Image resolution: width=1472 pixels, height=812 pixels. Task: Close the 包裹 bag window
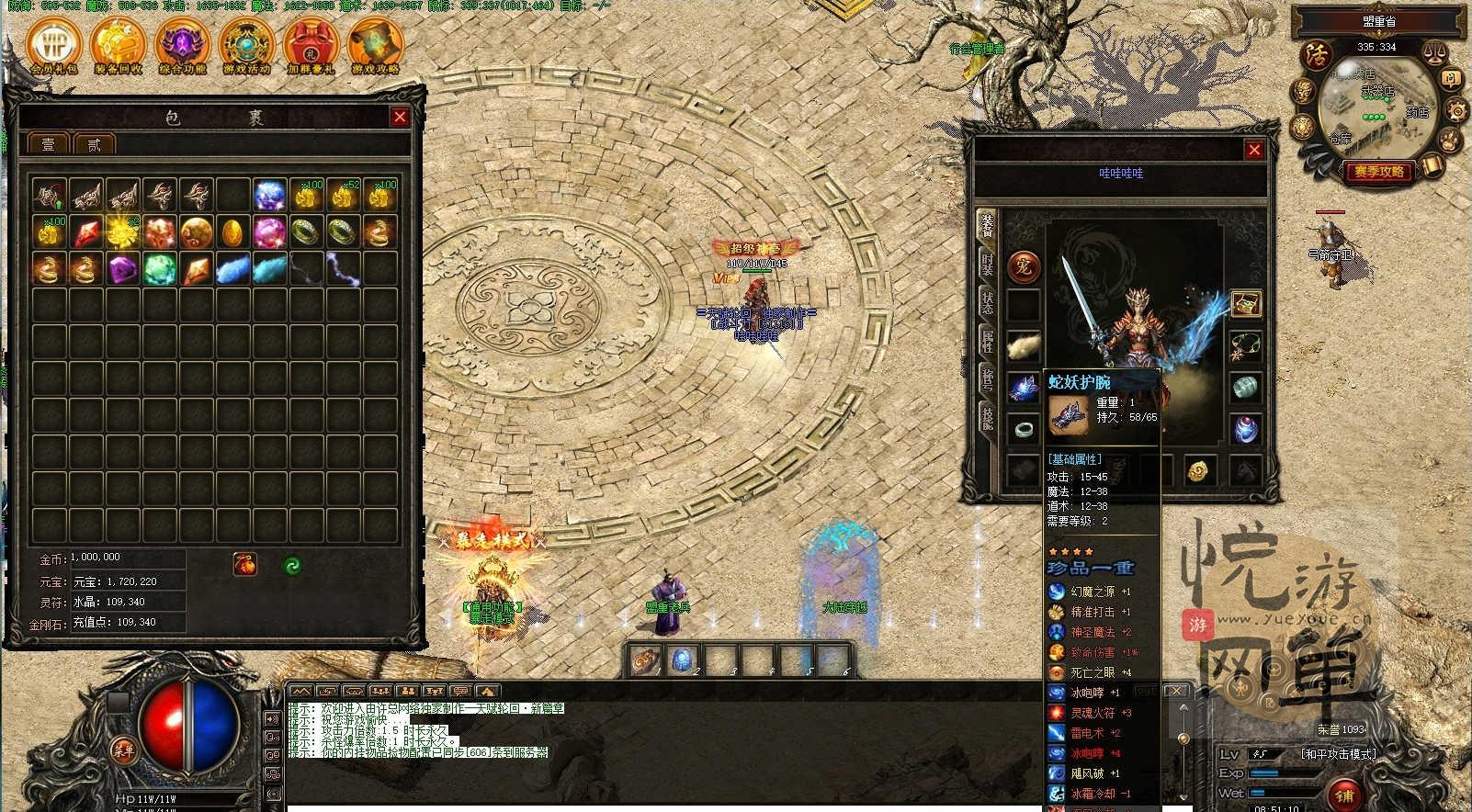[400, 117]
